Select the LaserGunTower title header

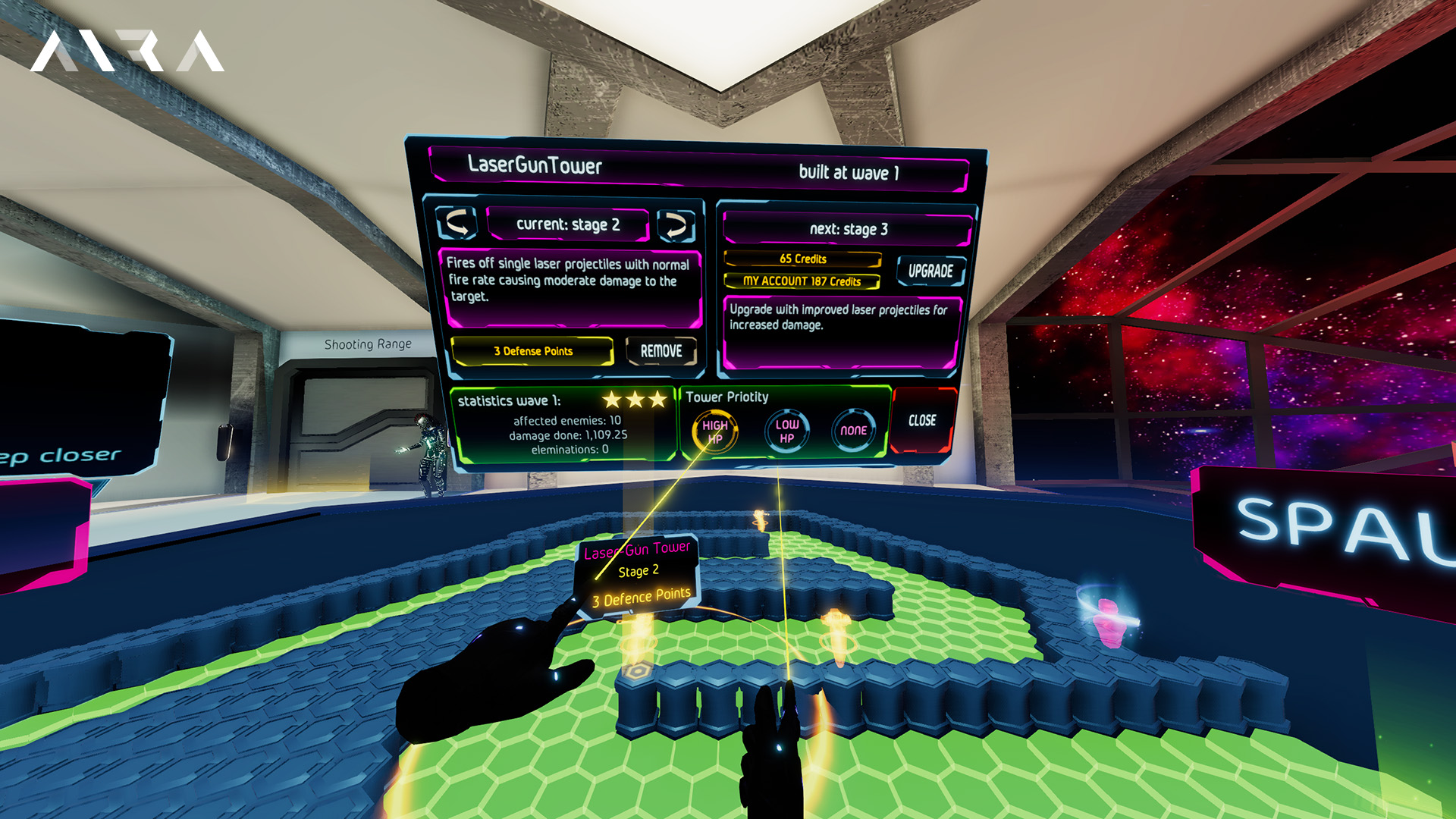pos(534,165)
